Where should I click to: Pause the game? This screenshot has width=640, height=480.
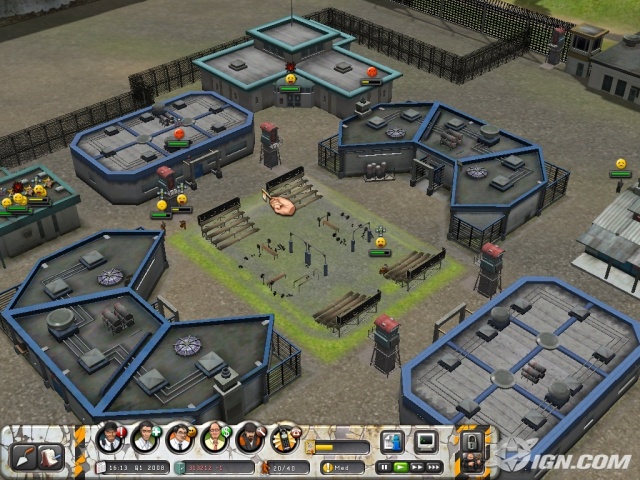[383, 467]
